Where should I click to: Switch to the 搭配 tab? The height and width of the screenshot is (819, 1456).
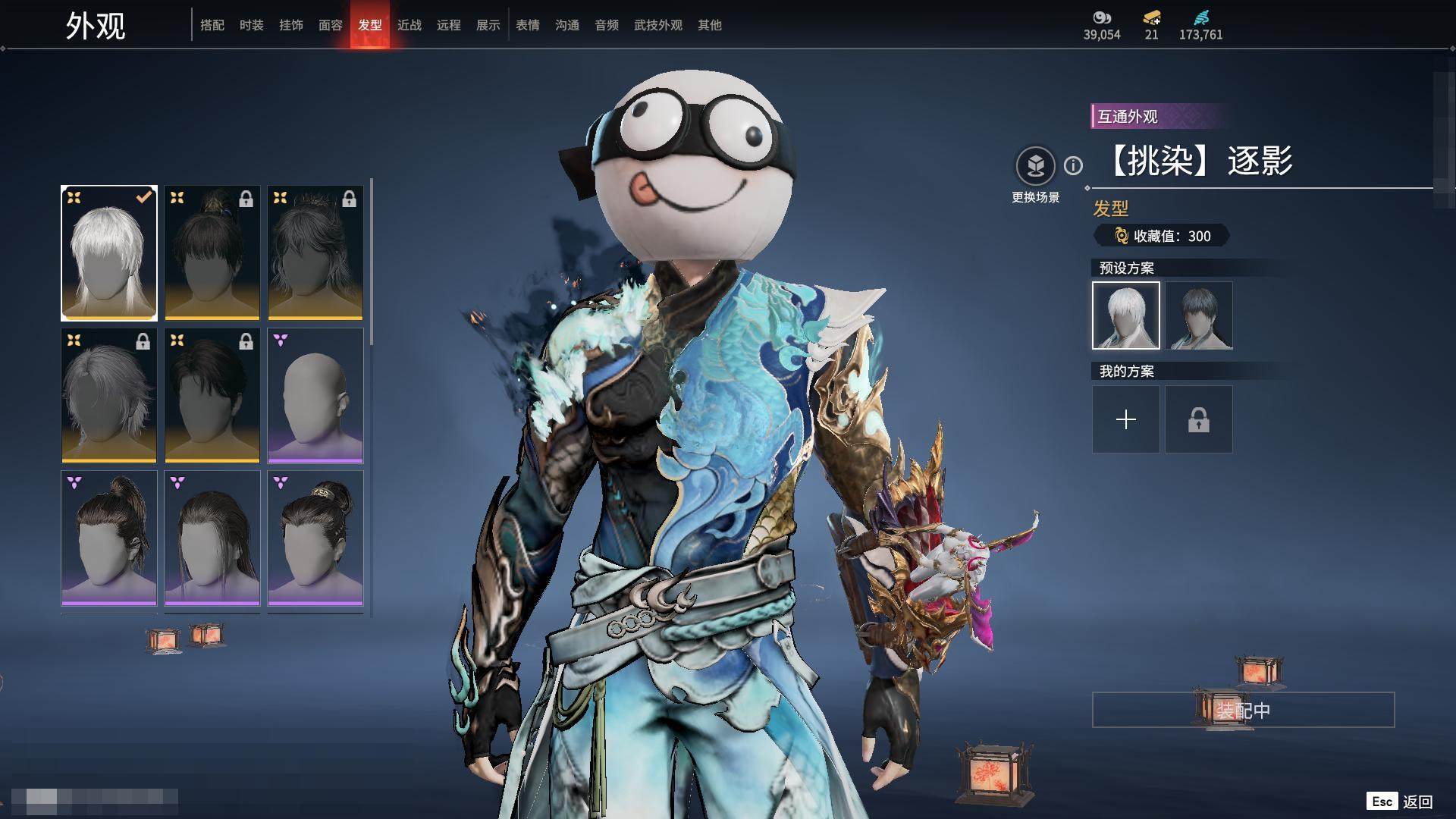click(212, 25)
